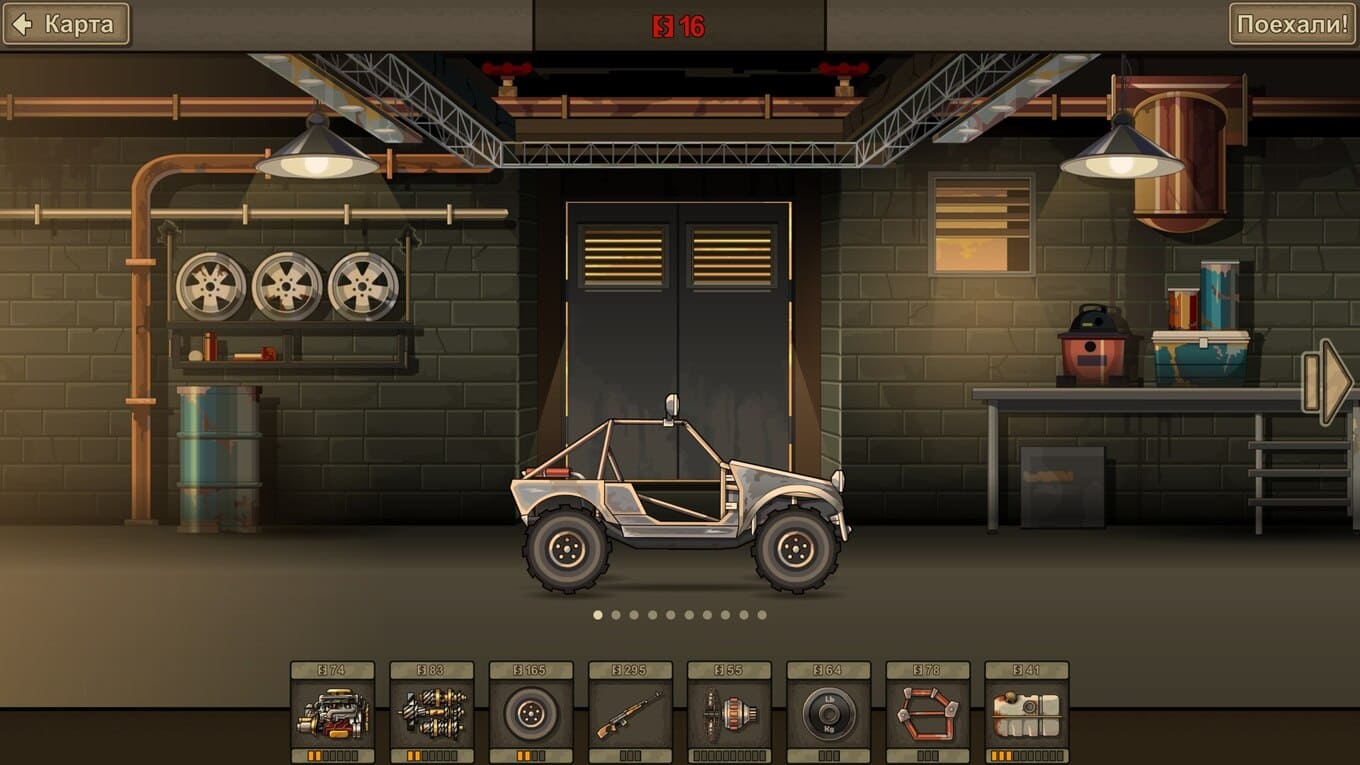The height and width of the screenshot is (765, 1360).
Task: Upgrade the fuel tank for $41
Action: [1026, 713]
